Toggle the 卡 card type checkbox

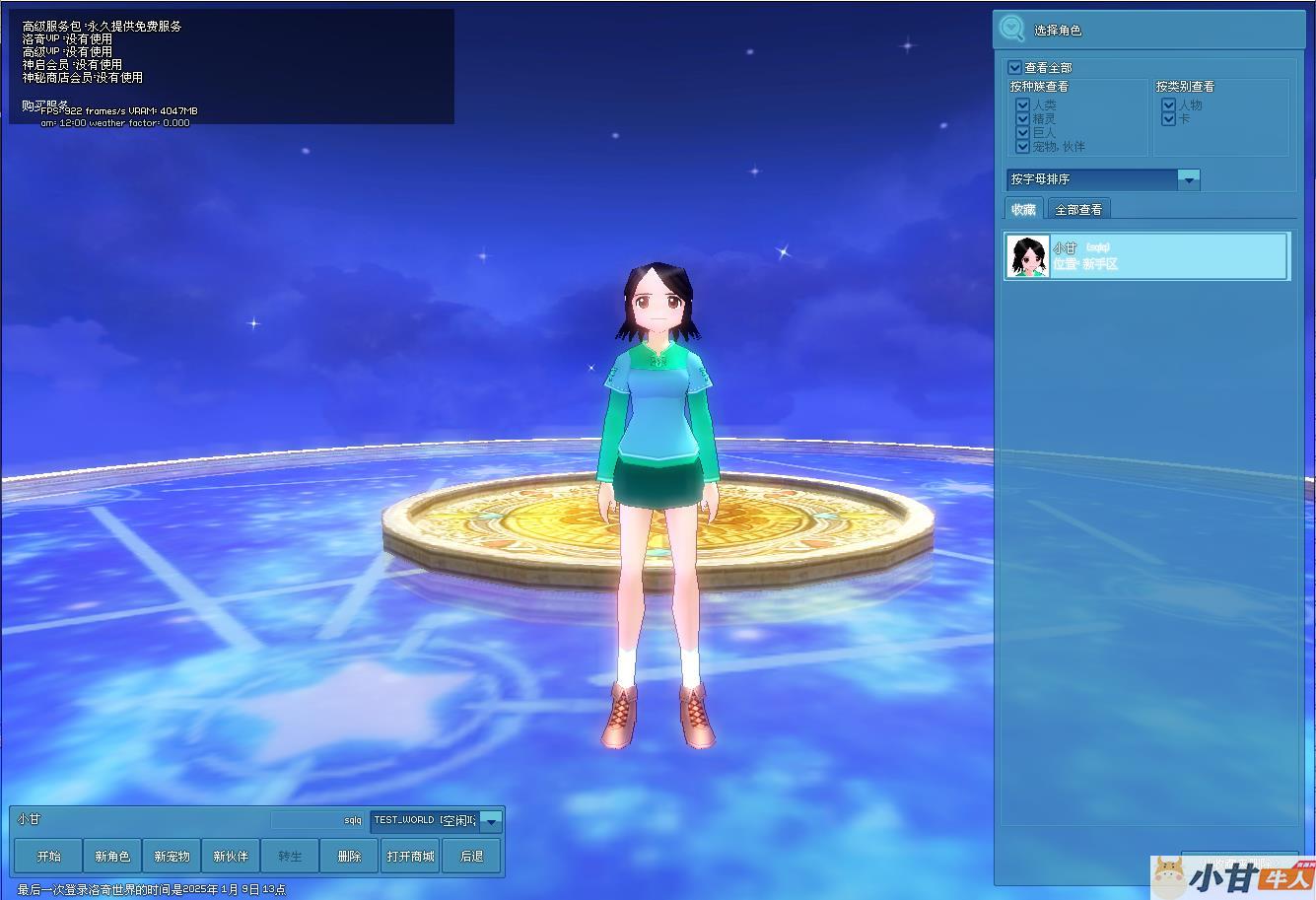(x=1169, y=118)
